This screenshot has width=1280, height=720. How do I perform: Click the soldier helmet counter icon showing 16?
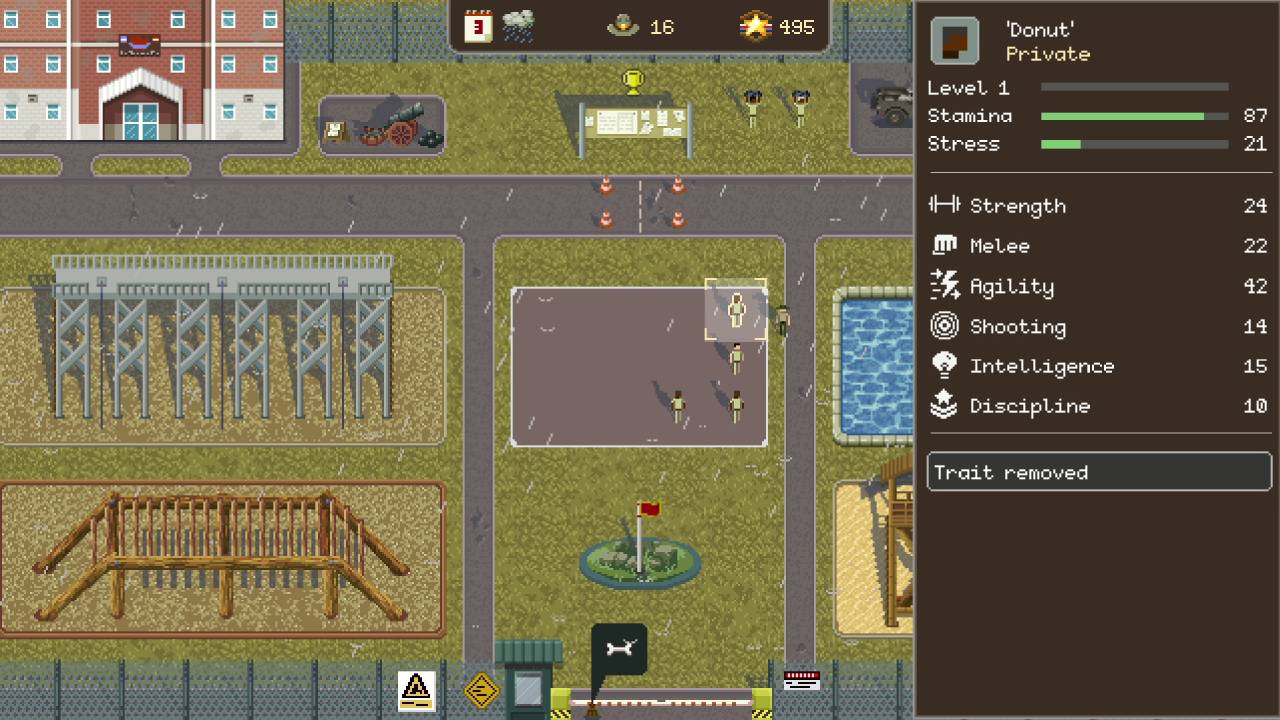(621, 26)
